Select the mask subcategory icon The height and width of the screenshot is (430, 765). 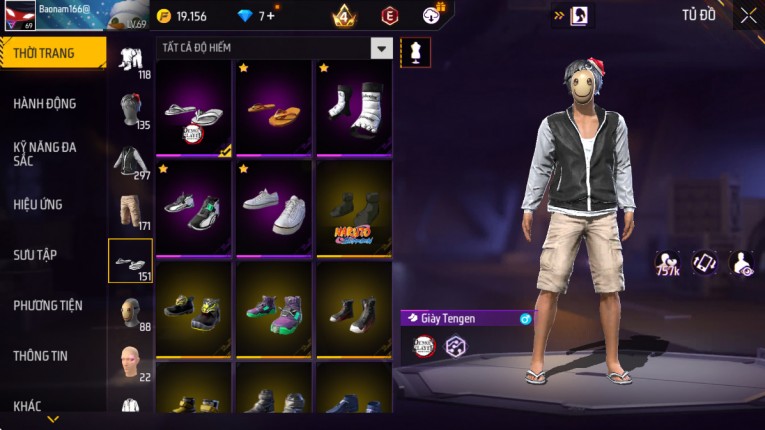(x=130, y=311)
